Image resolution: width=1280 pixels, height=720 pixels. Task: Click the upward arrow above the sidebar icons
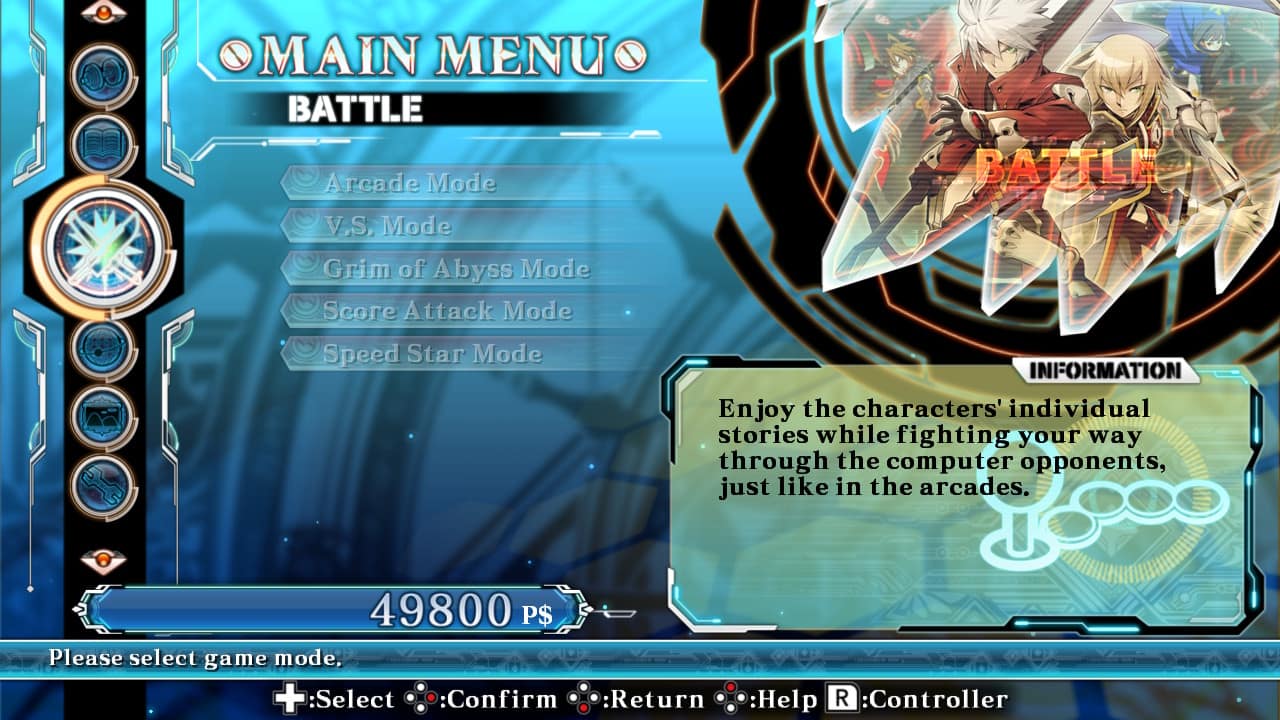(x=105, y=14)
